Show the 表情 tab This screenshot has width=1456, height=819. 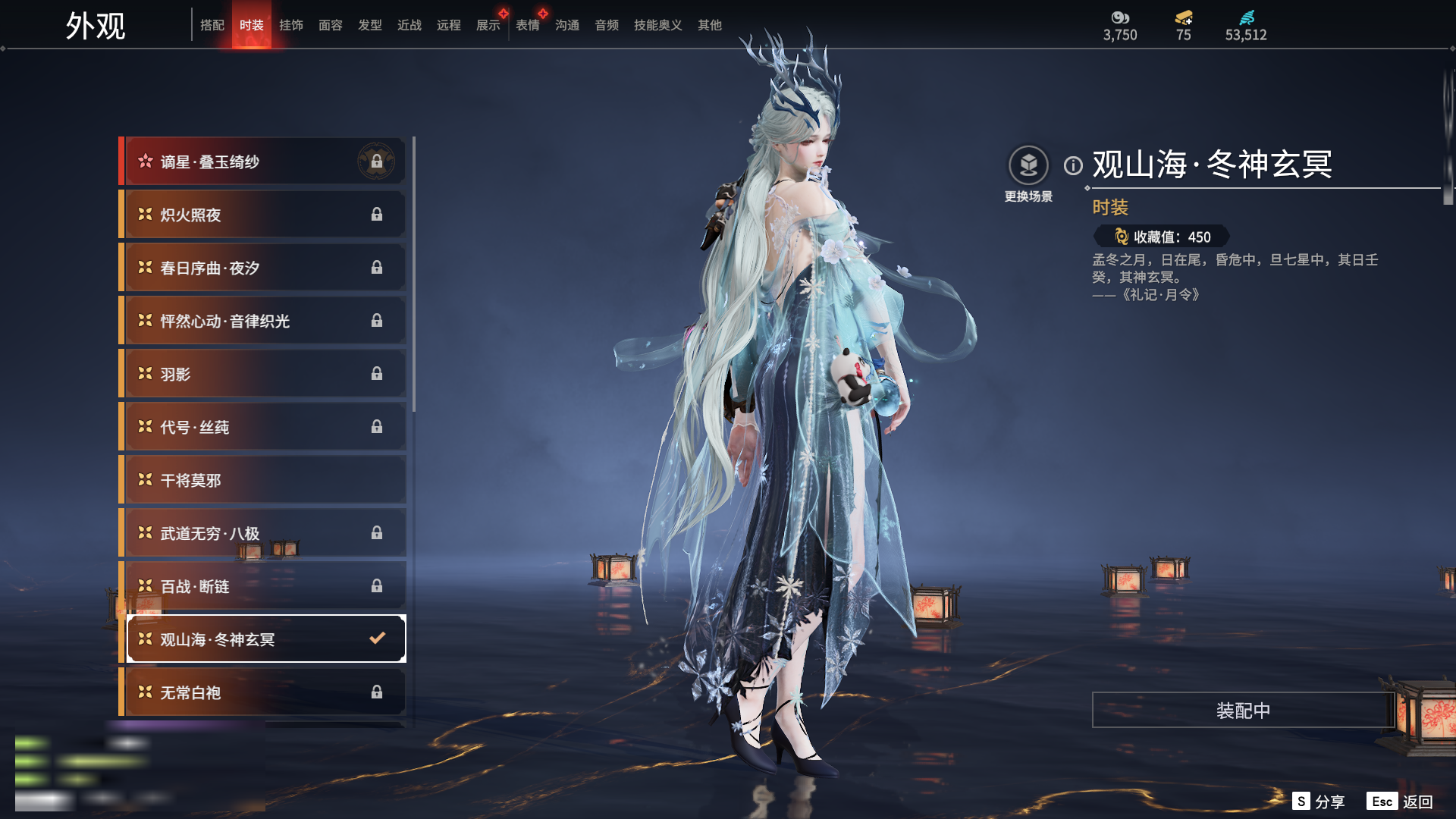[x=528, y=25]
